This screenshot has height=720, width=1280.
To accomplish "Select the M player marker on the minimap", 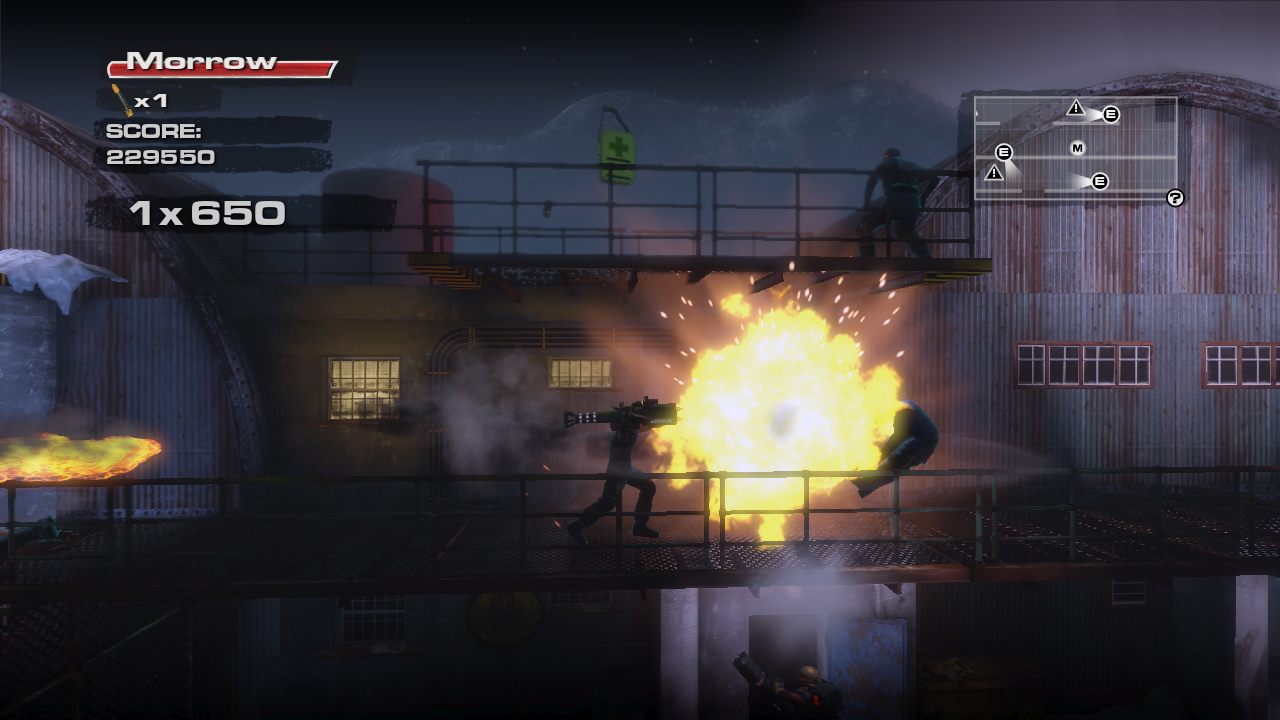I will 1077,148.
